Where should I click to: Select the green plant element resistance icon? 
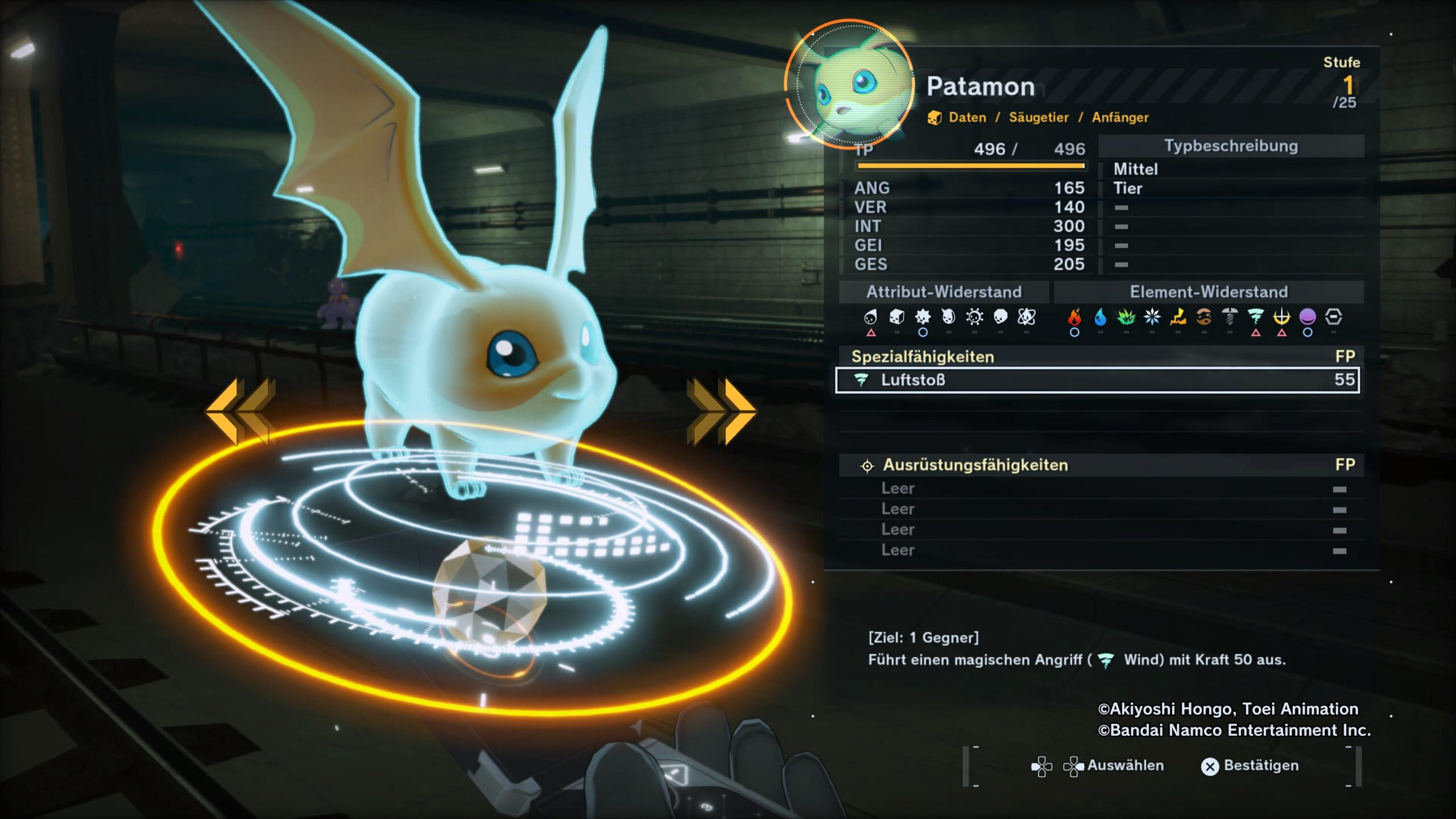[x=1126, y=317]
